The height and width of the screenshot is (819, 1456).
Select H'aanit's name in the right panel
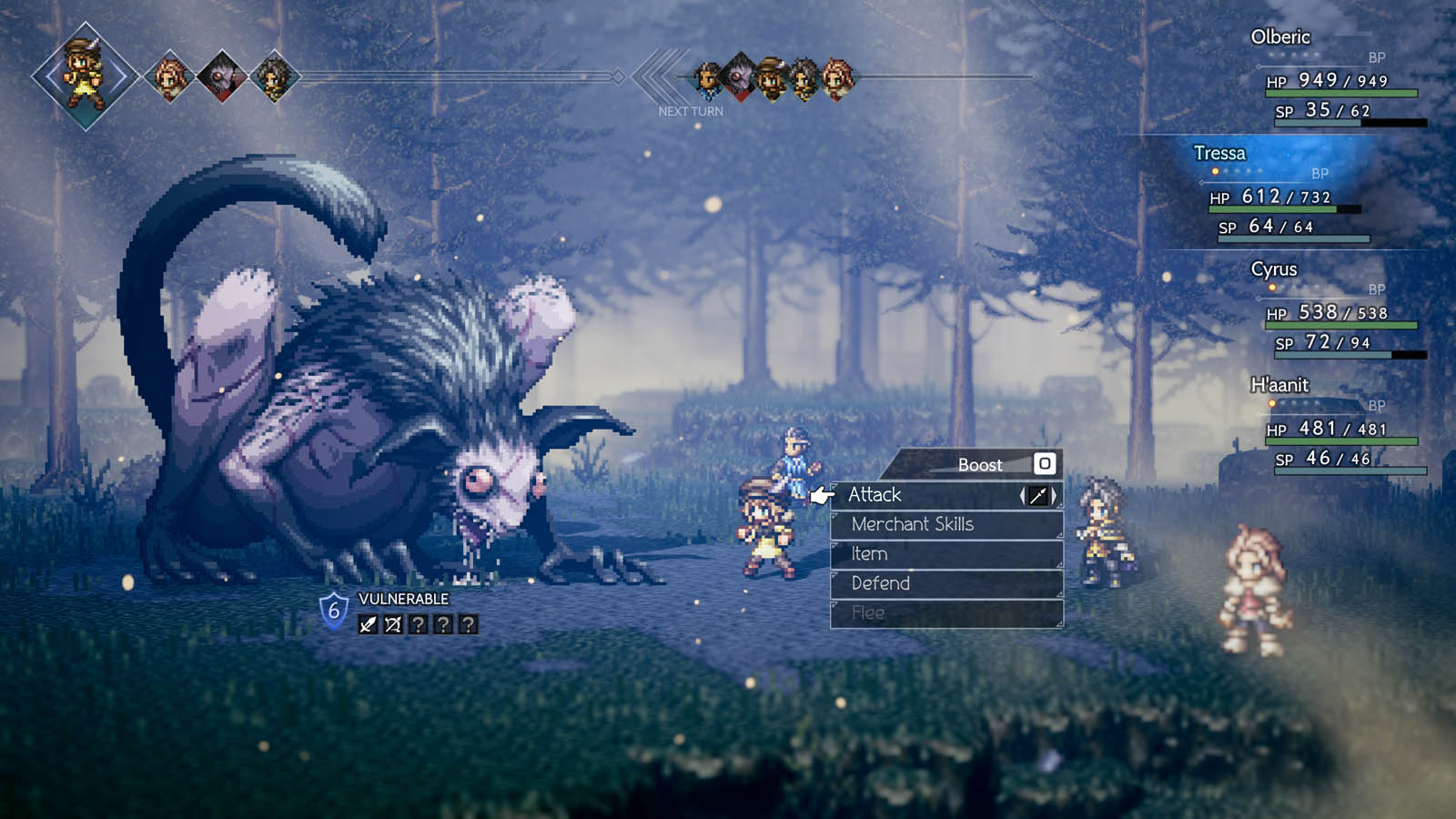[1278, 386]
